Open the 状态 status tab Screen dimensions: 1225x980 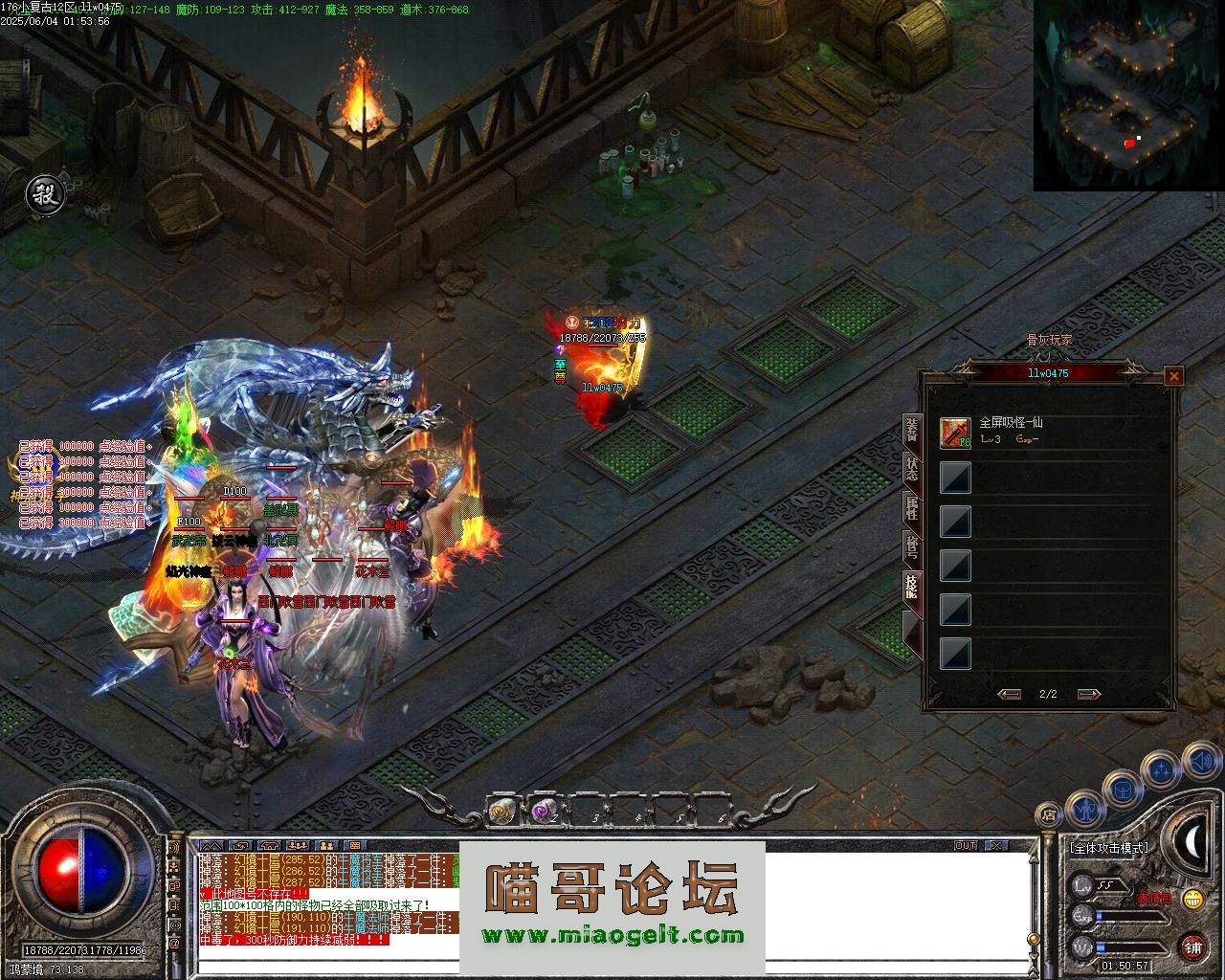[x=912, y=467]
